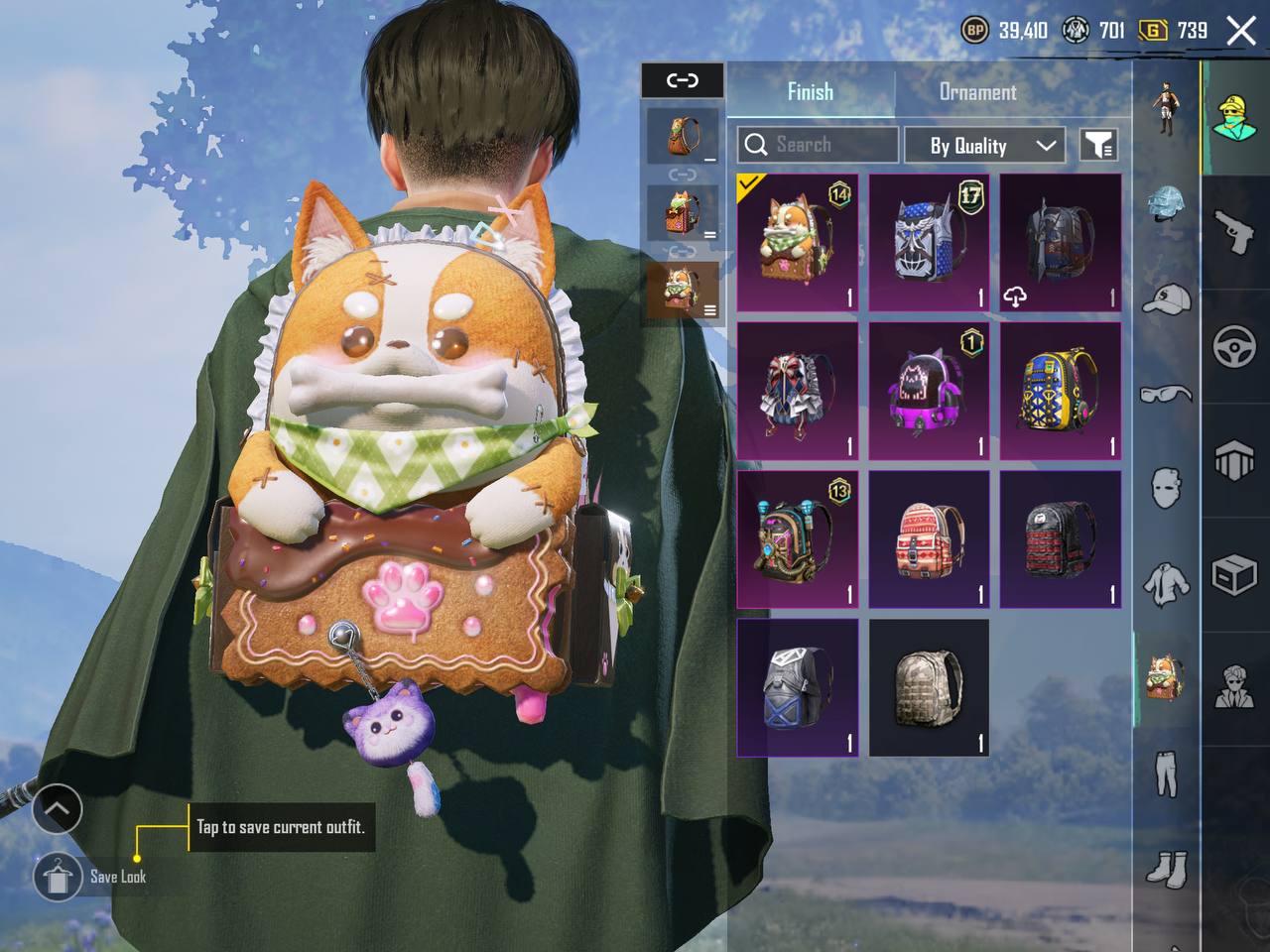Choose the plain camo backpack
Viewport: 1270px width, 952px height.
pyautogui.click(x=929, y=687)
